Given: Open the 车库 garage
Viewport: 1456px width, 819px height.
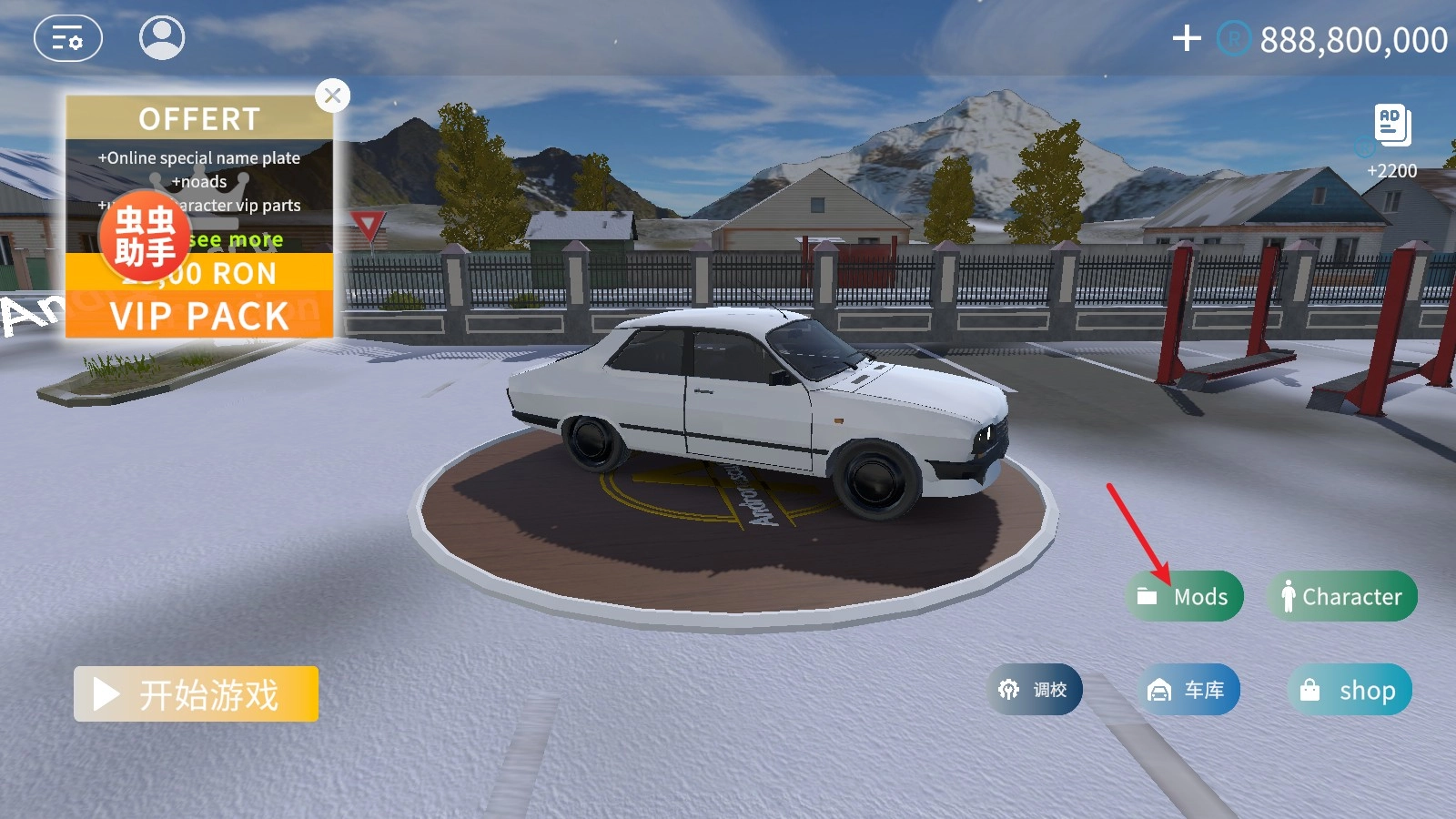Looking at the screenshot, I should [x=1188, y=691].
